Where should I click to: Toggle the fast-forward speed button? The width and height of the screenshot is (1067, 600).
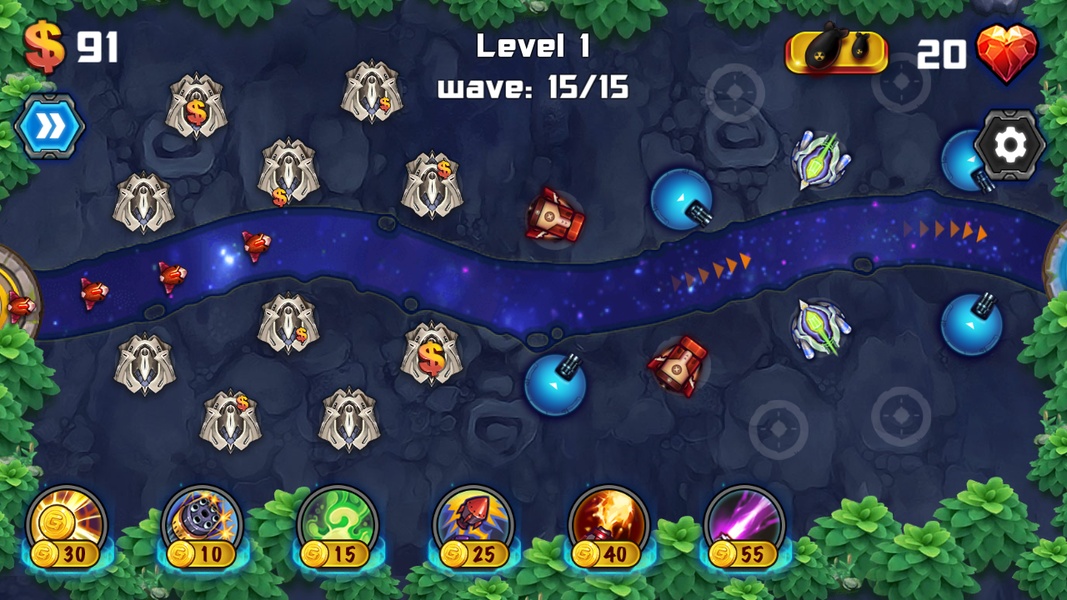coord(49,127)
